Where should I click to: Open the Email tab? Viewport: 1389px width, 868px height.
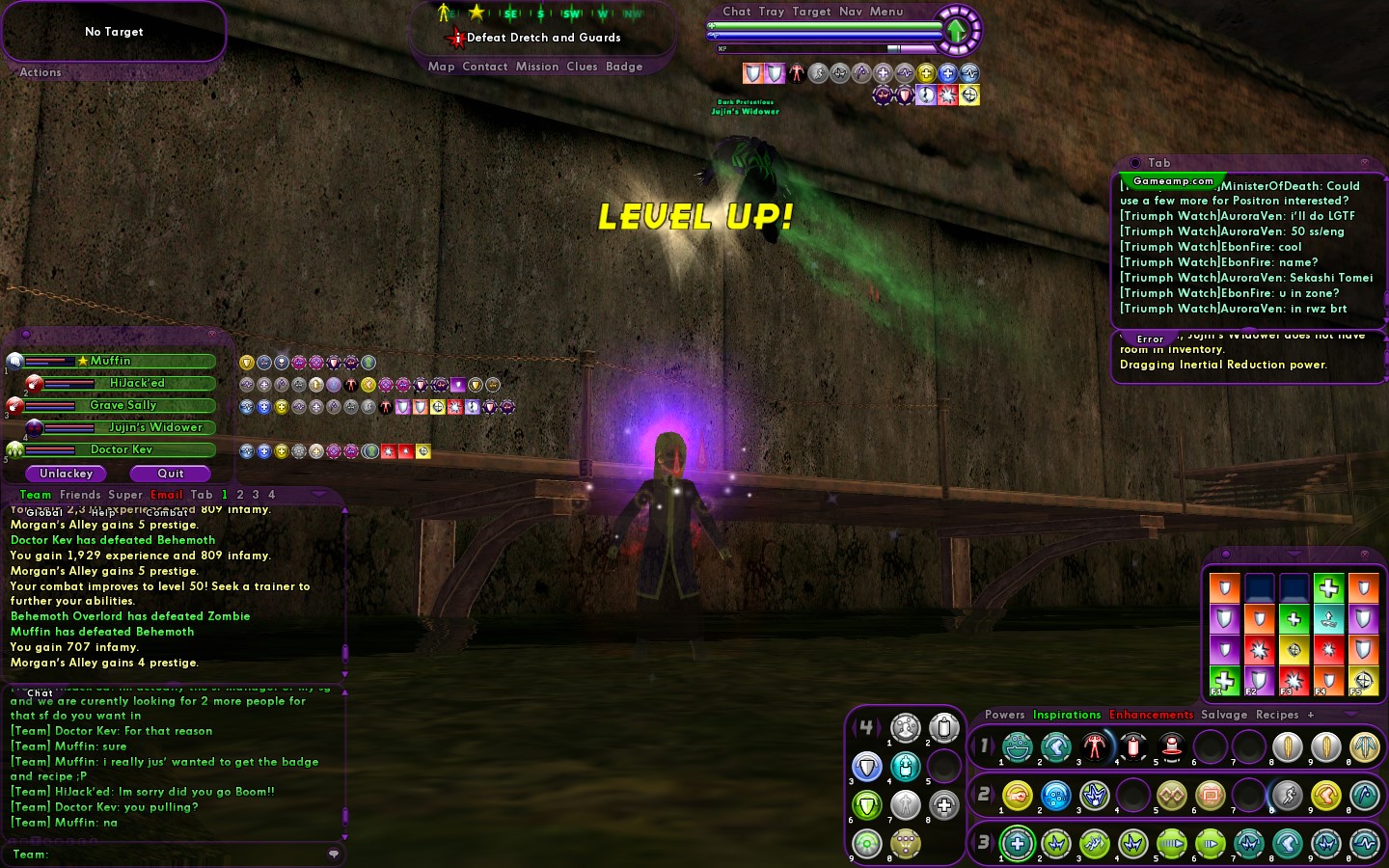(x=167, y=495)
